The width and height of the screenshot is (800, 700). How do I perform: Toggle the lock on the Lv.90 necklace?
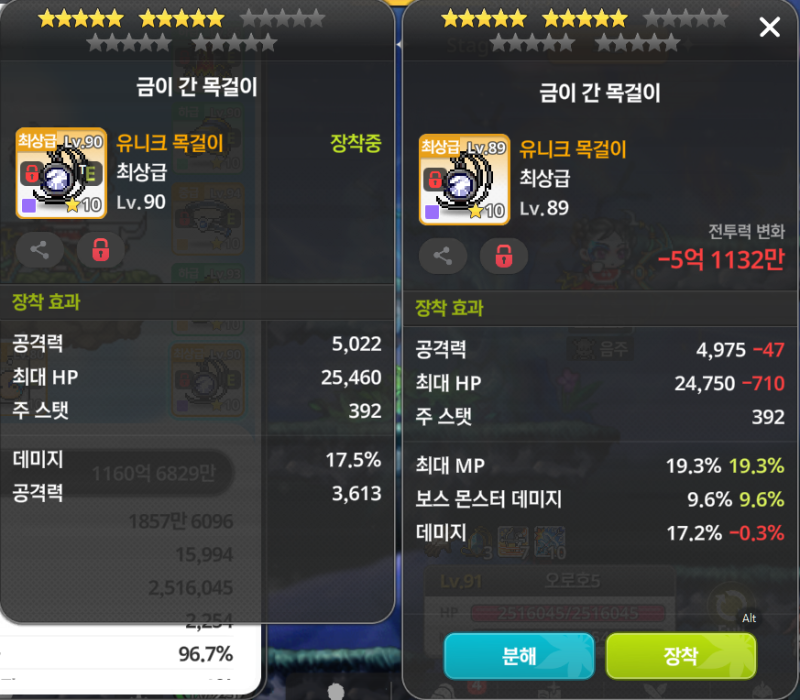pyautogui.click(x=101, y=250)
